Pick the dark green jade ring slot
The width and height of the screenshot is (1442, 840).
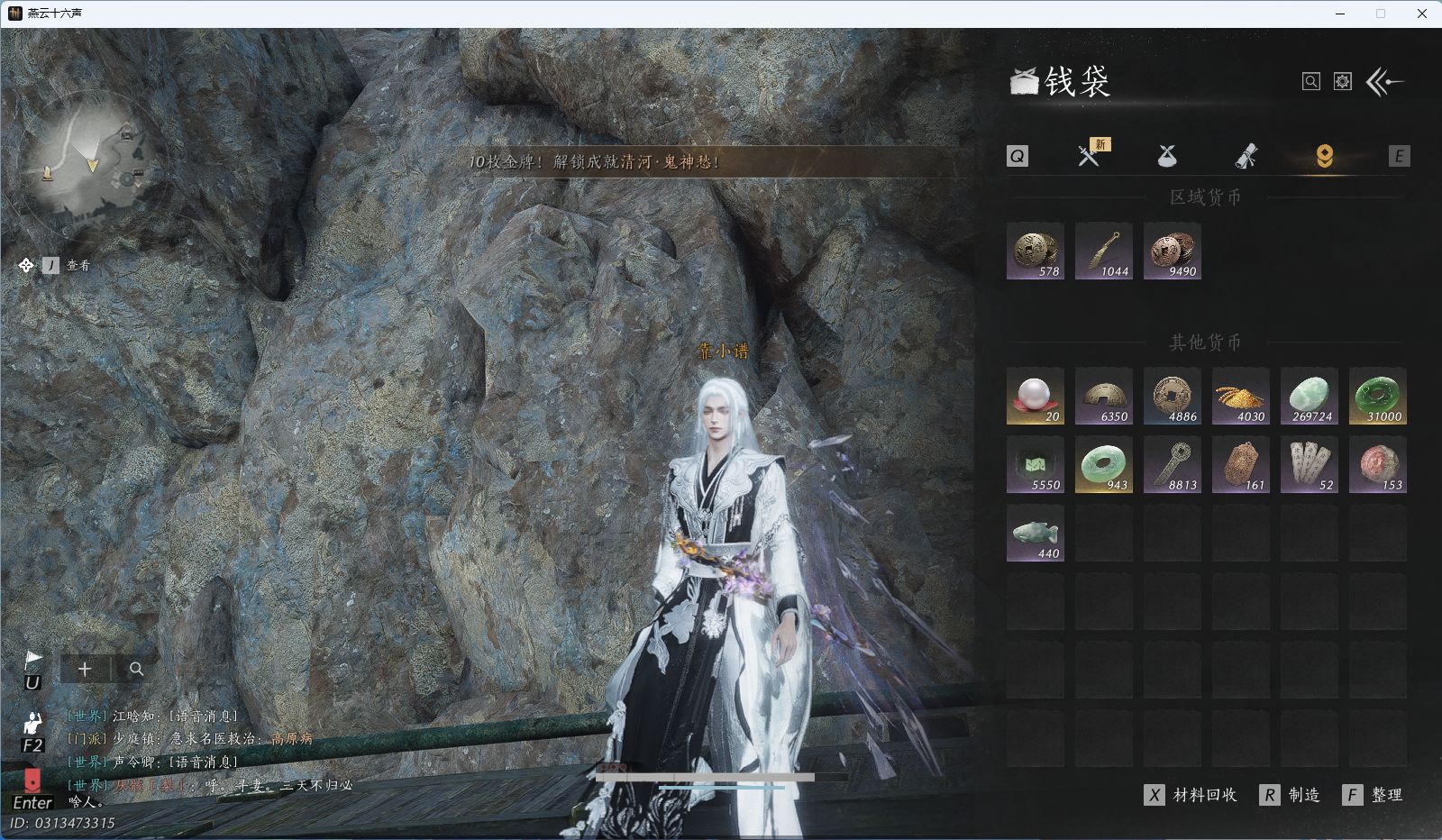(1378, 397)
